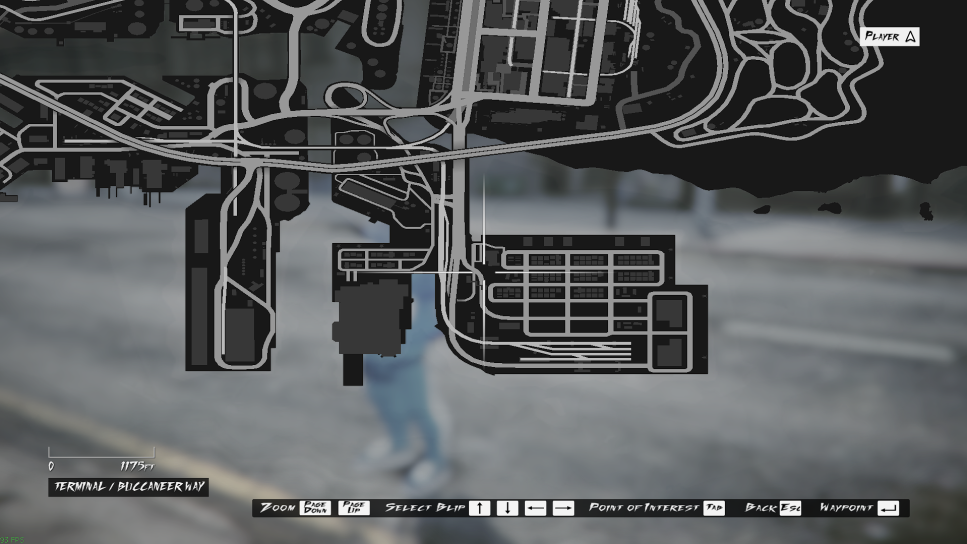Image resolution: width=967 pixels, height=544 pixels.
Task: Zoom the map with the Page Down button
Action: click(x=316, y=508)
